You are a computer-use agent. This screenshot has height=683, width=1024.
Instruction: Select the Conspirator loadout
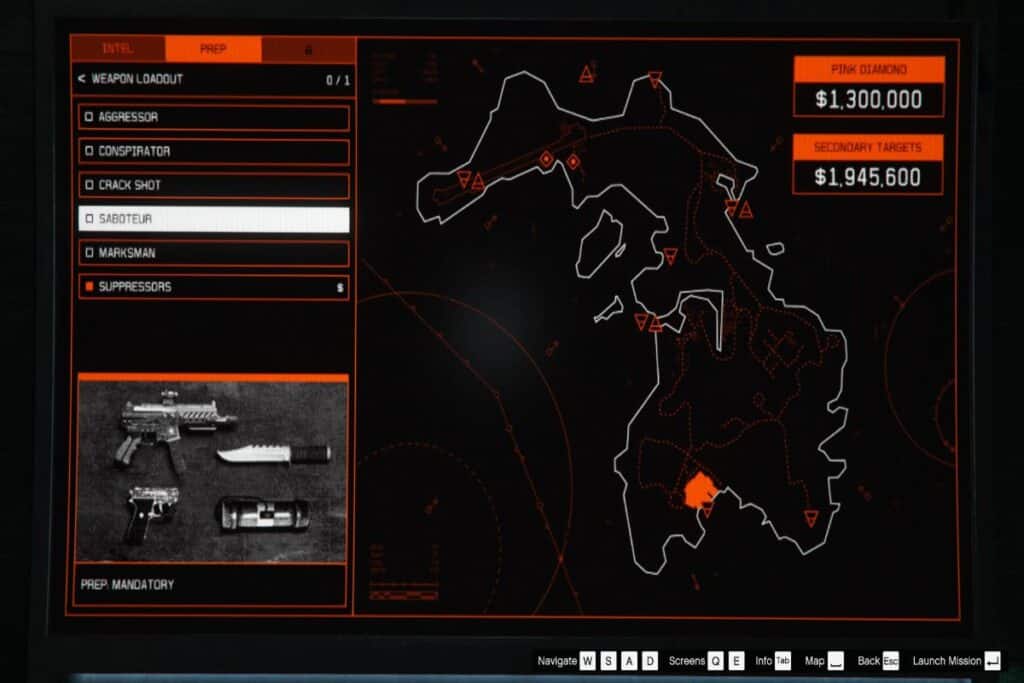[214, 151]
